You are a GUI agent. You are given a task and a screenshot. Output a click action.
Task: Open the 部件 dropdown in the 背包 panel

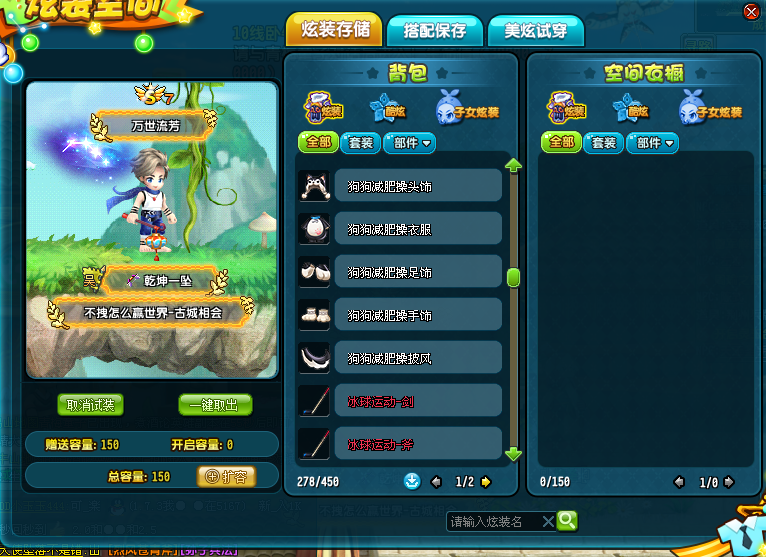coord(408,143)
